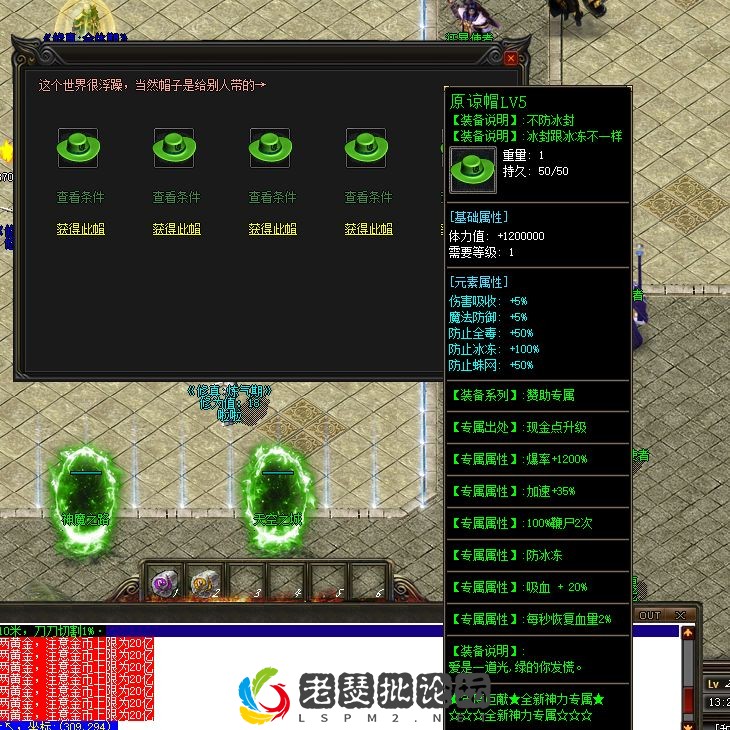Use the purple scroll in hotbar slot 1
The image size is (730, 730).
click(163, 583)
